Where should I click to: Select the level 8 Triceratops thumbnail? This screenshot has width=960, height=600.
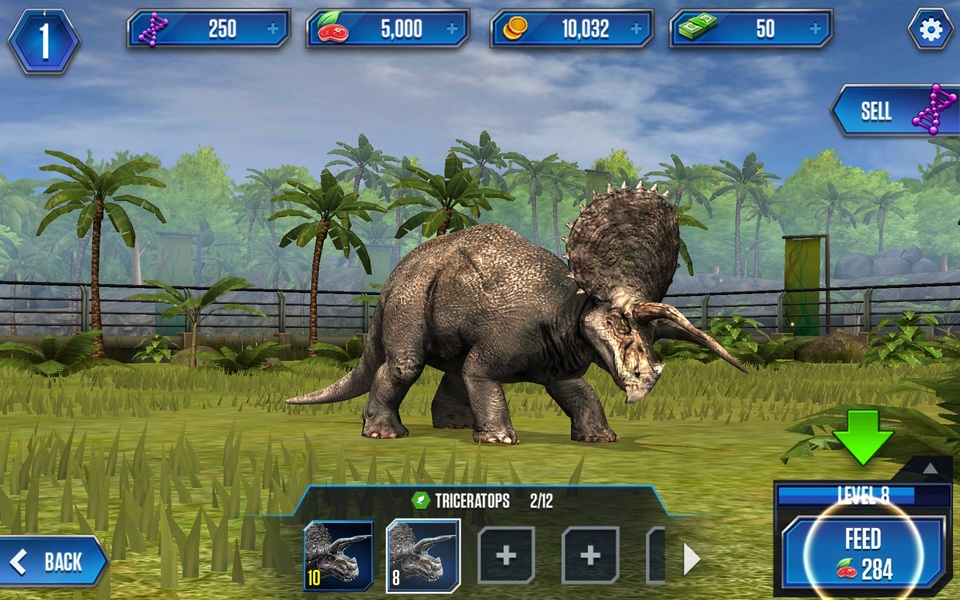point(422,555)
